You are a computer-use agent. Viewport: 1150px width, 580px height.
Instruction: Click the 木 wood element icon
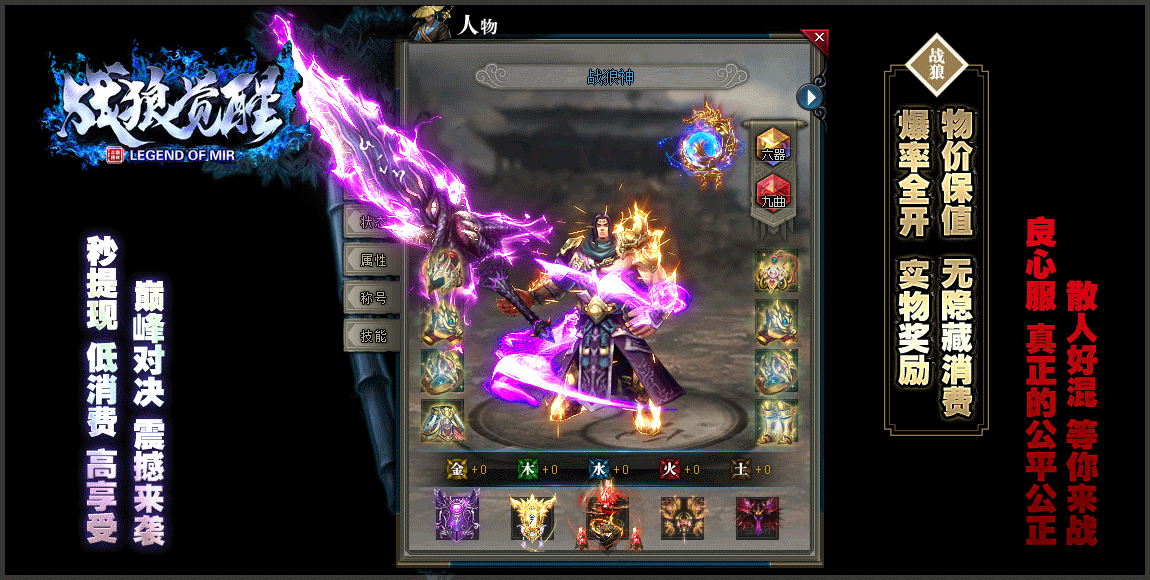(x=527, y=469)
